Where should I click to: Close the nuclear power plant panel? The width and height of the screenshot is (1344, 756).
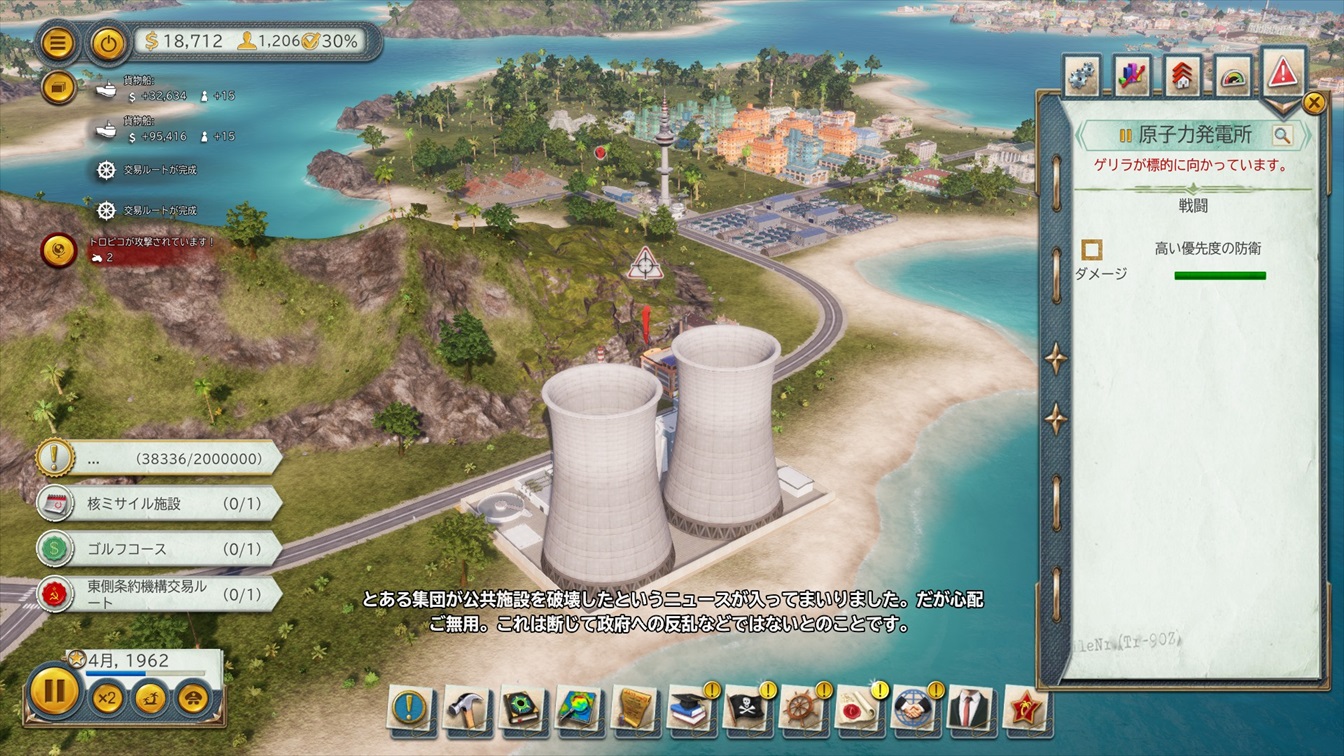tap(1314, 102)
